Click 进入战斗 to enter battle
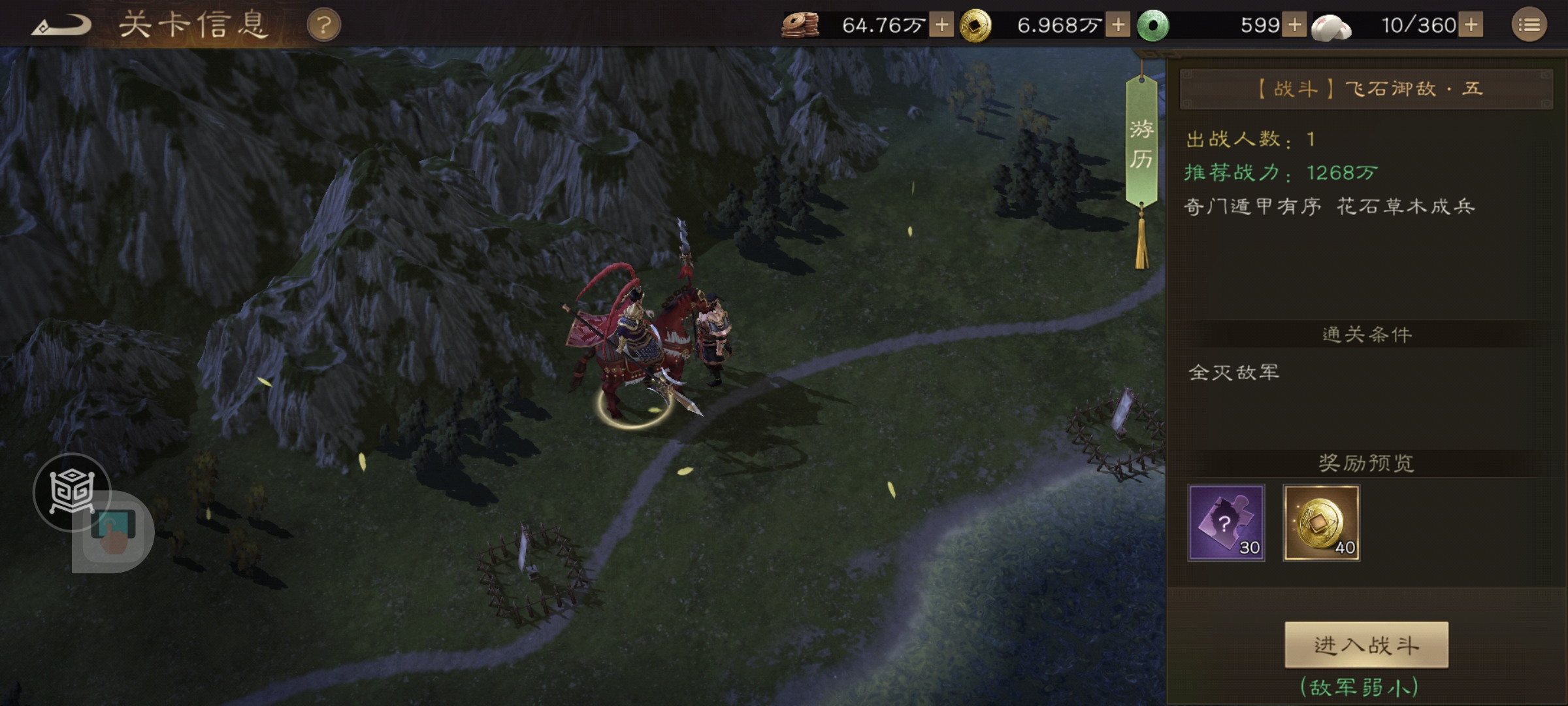 [1366, 645]
